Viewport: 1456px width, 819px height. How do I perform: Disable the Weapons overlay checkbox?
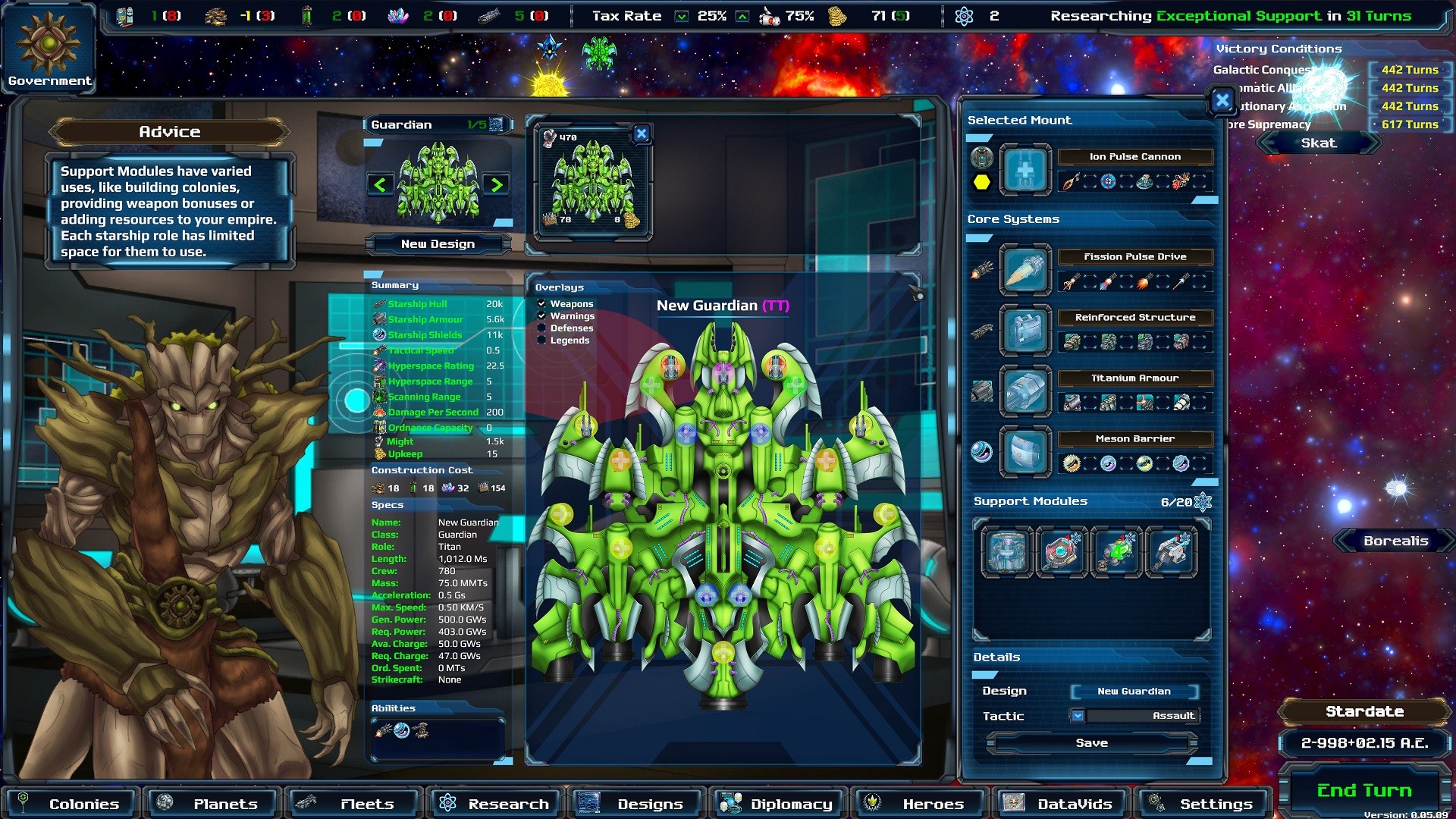[x=541, y=303]
